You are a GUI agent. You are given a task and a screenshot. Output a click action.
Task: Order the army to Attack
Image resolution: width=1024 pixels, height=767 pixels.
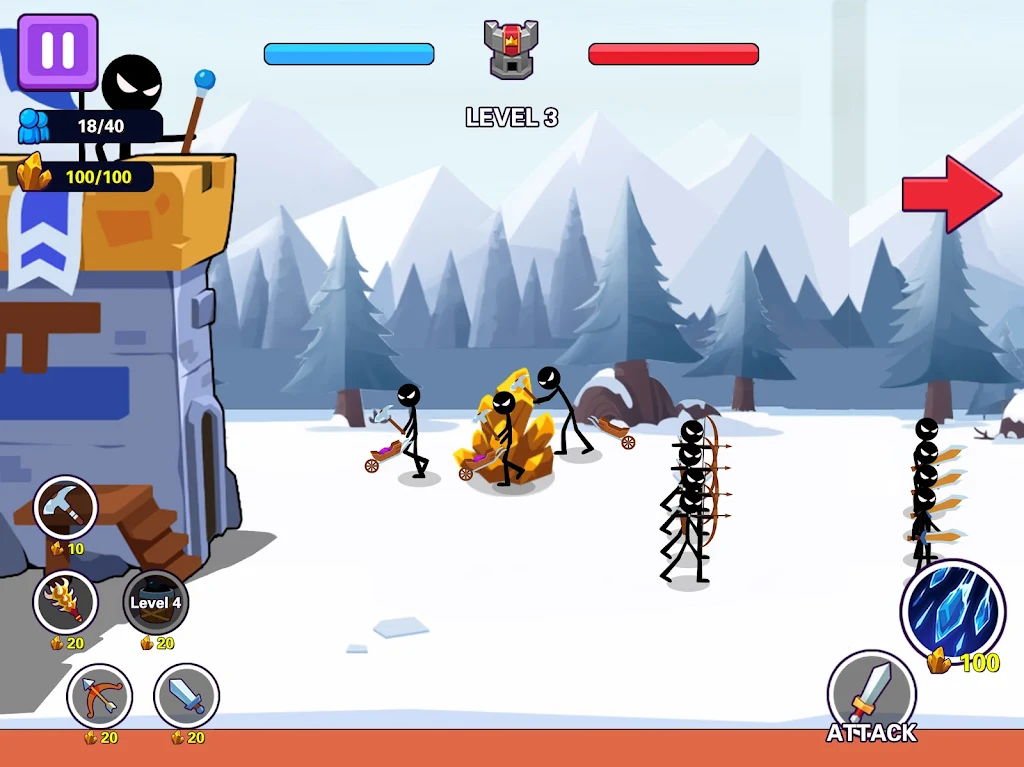tap(871, 696)
